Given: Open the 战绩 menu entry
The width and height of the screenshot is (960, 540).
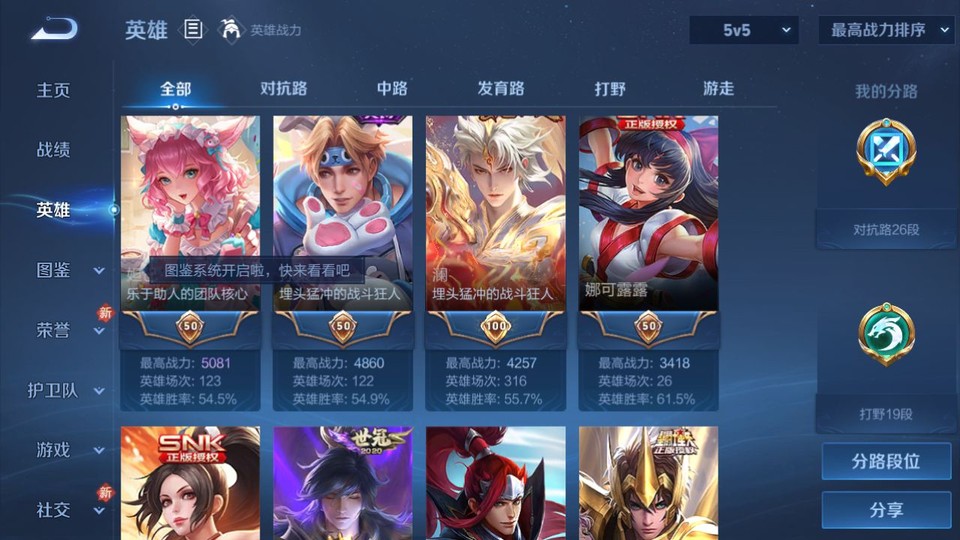Looking at the screenshot, I should [x=54, y=150].
